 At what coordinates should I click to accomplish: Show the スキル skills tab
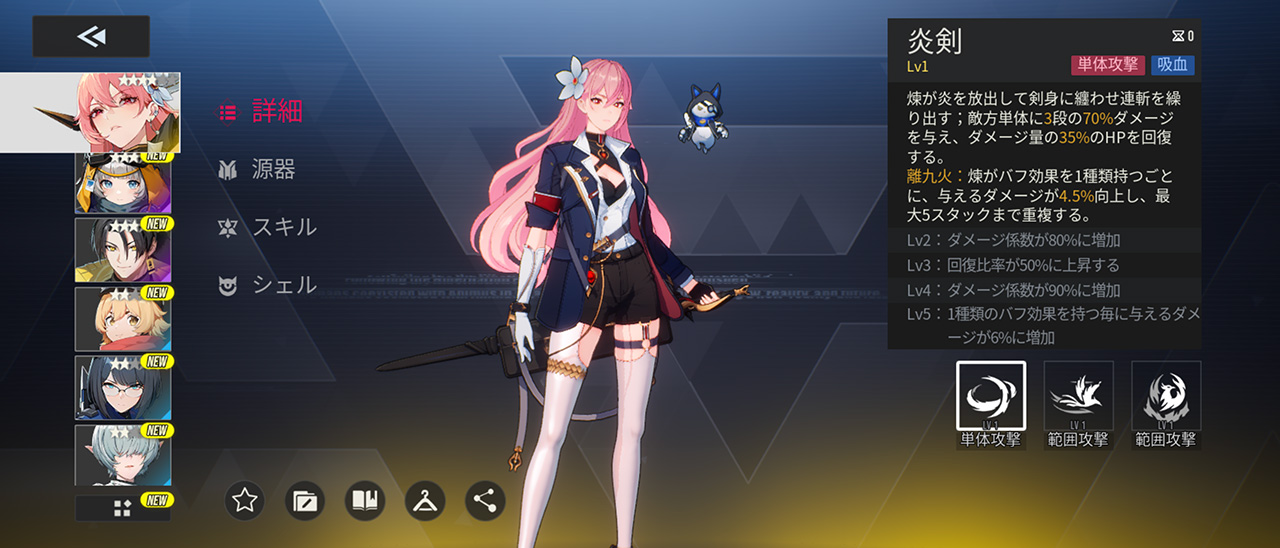(268, 227)
